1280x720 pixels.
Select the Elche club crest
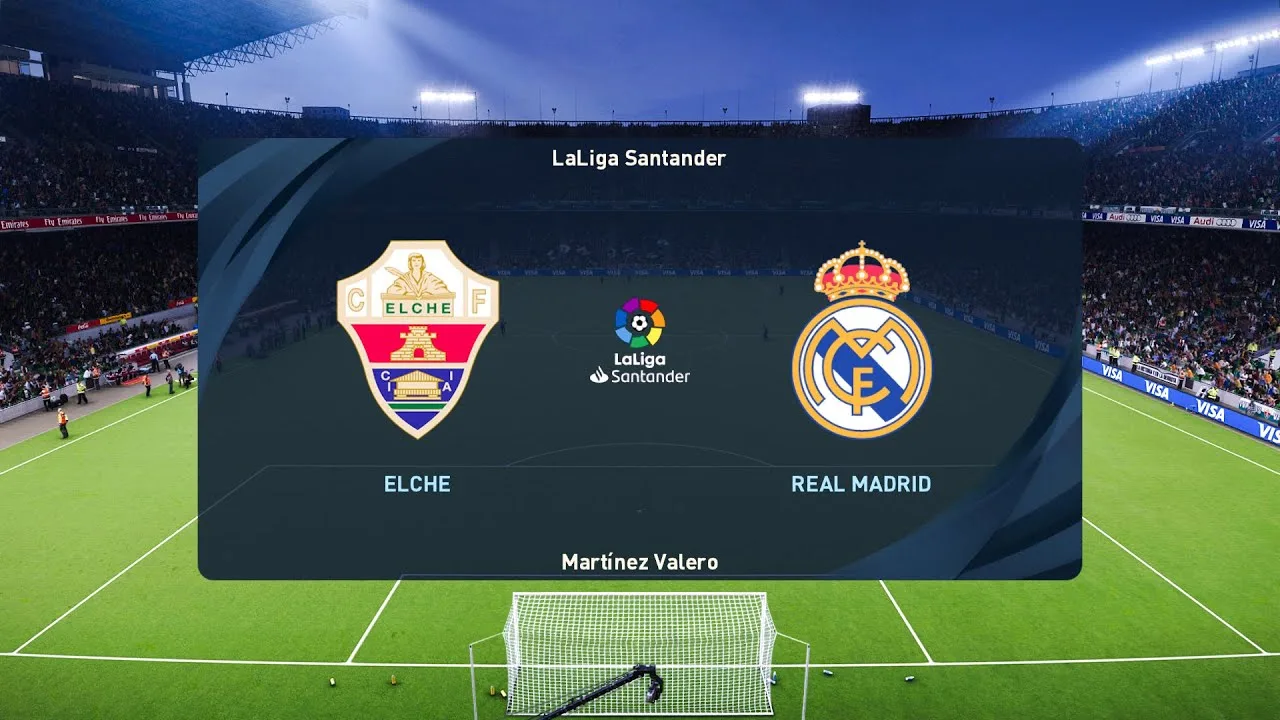(420, 340)
